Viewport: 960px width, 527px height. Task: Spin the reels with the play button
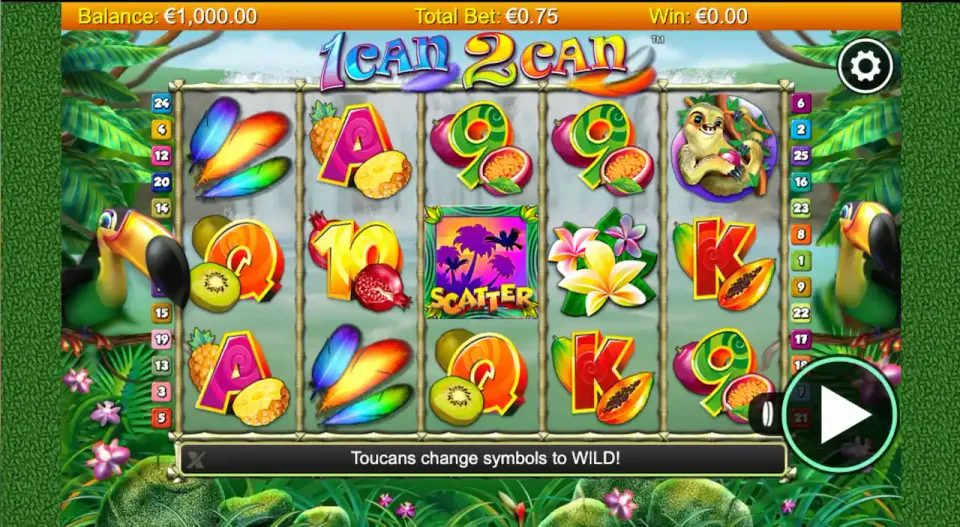(838, 416)
